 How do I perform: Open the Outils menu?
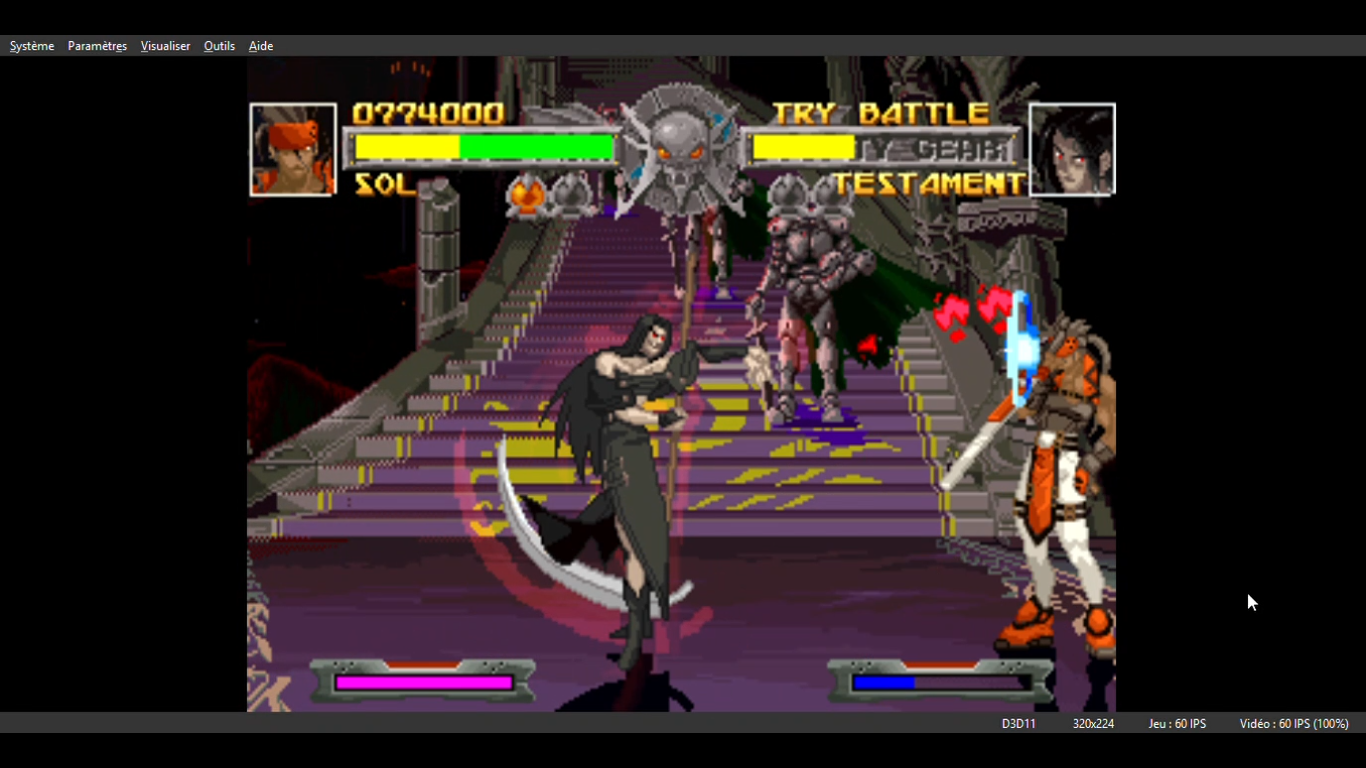219,46
